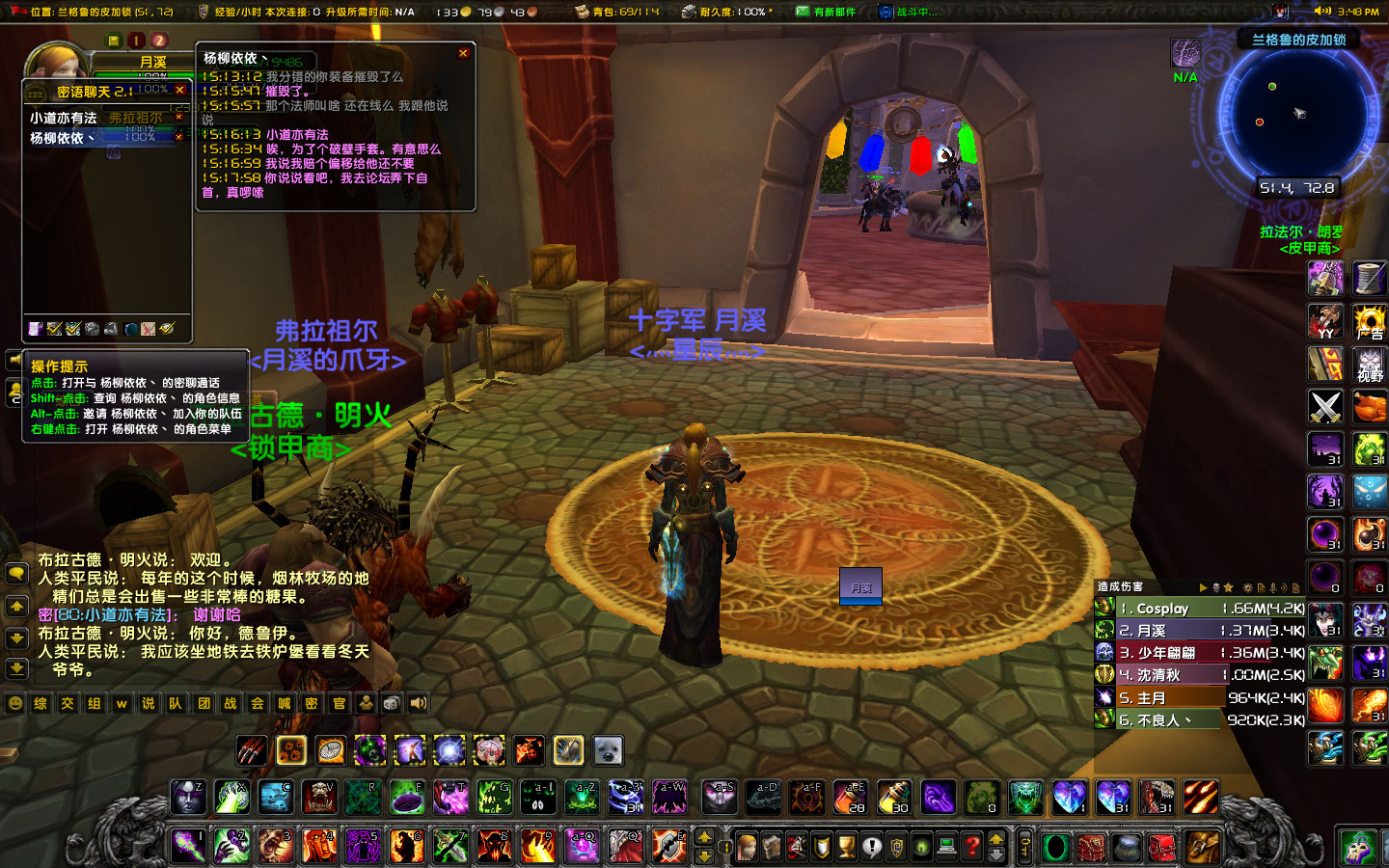The image size is (1389, 868).
Task: Select the YY voice addon icon on right sidebar
Action: [1324, 321]
